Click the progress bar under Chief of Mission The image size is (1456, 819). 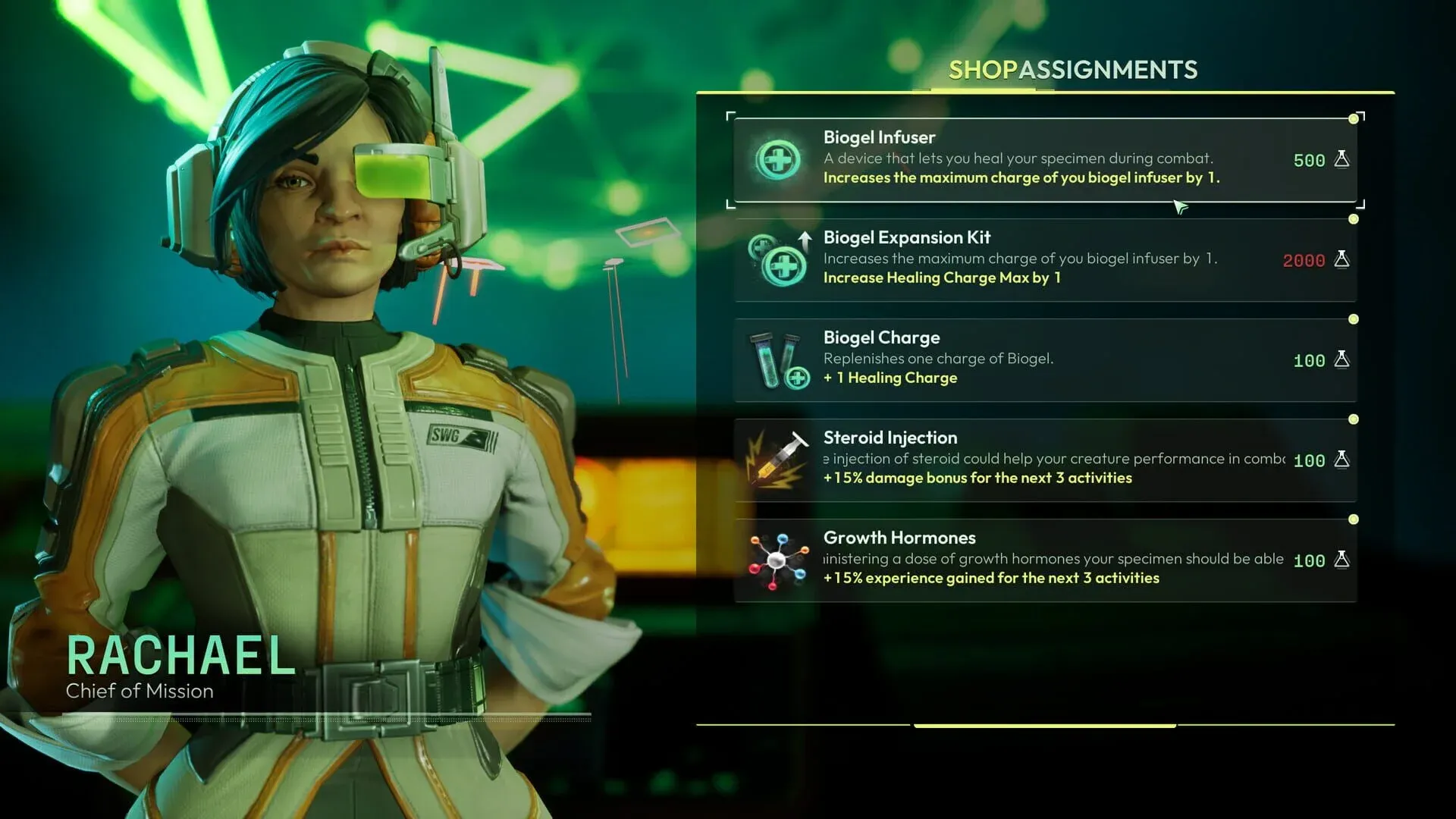(x=318, y=714)
